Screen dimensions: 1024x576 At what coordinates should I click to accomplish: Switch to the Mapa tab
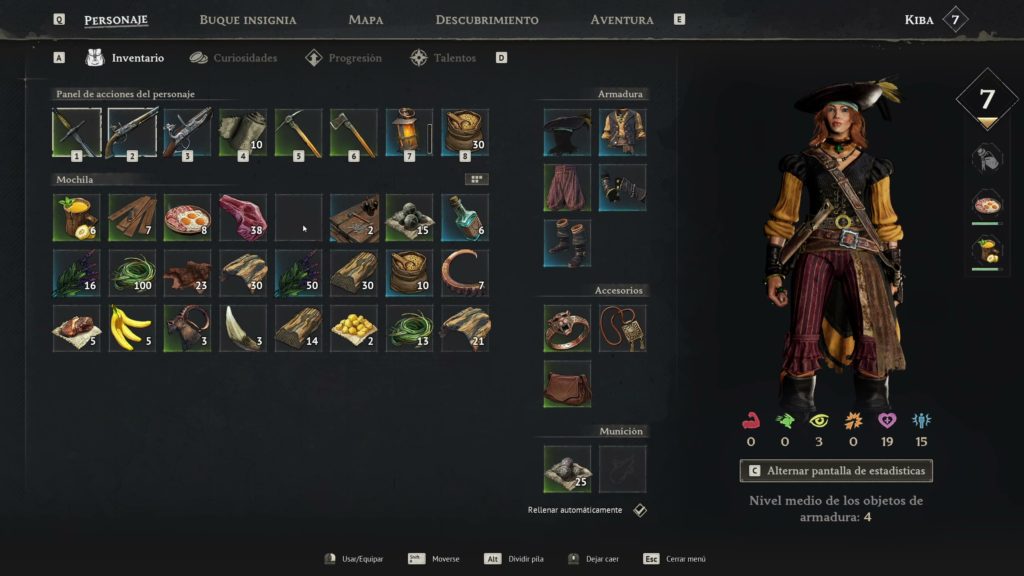pyautogui.click(x=366, y=20)
